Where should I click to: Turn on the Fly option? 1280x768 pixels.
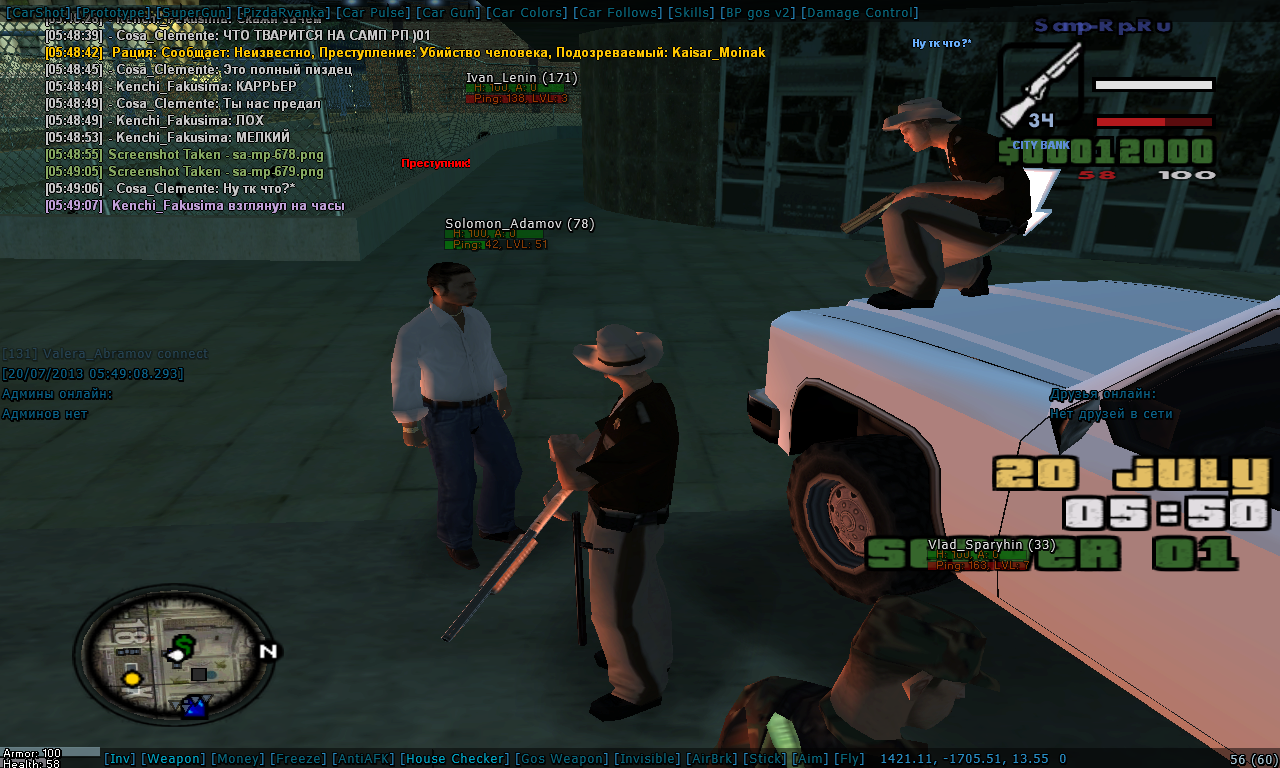849,759
